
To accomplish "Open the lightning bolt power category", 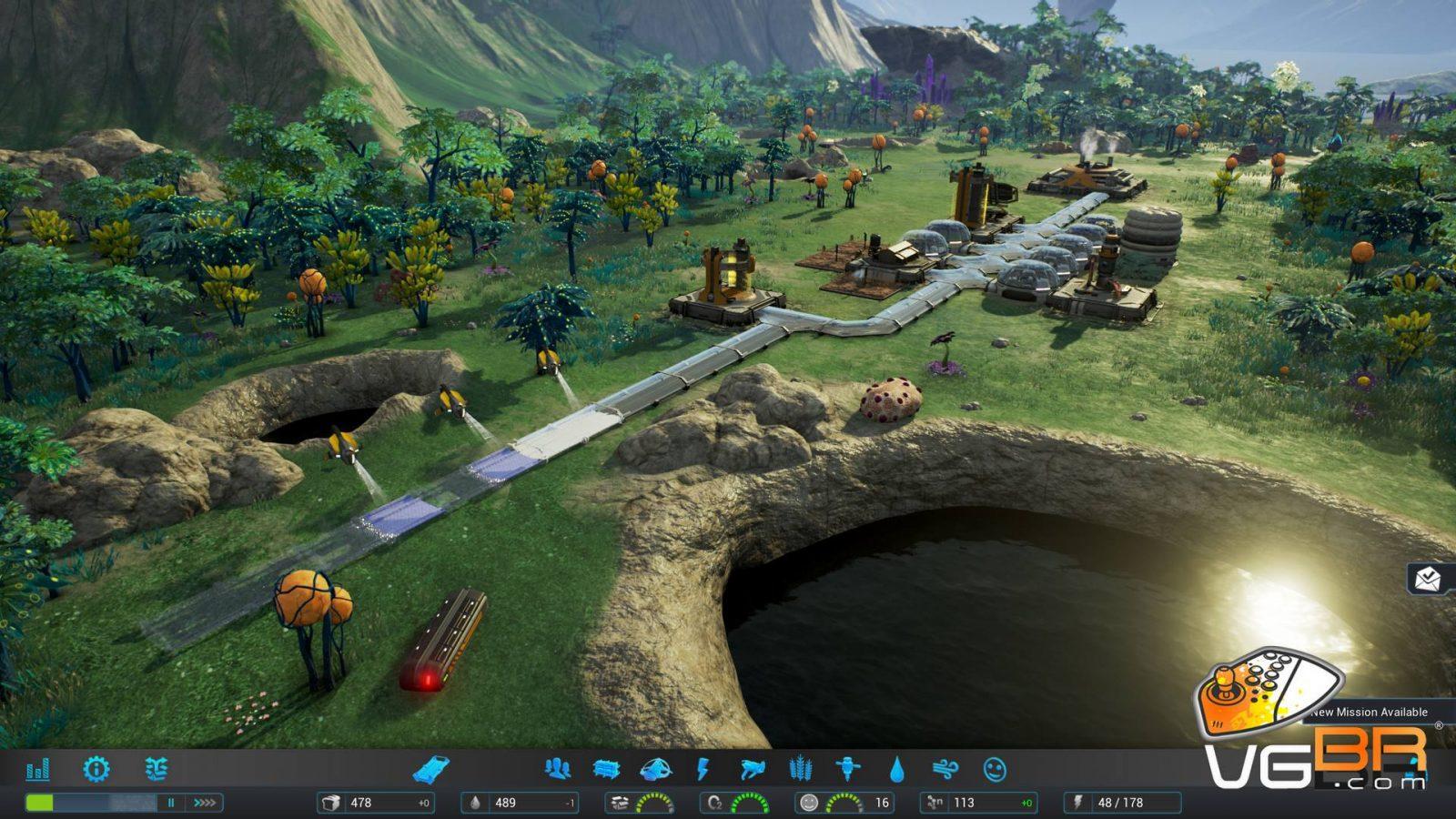I will point(703,770).
